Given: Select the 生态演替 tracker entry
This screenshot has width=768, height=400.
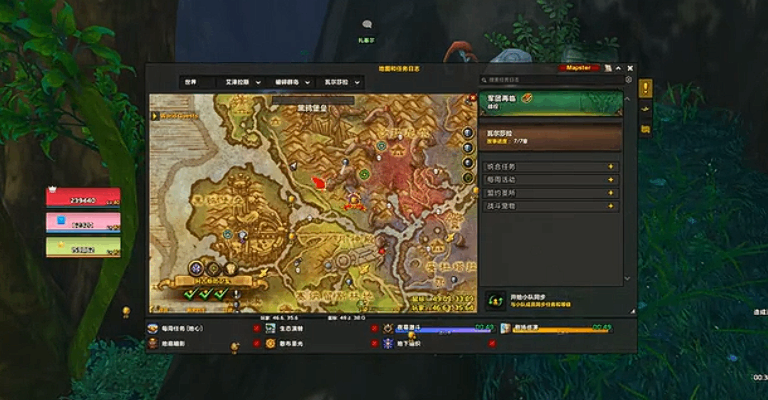Looking at the screenshot, I should click(293, 327).
